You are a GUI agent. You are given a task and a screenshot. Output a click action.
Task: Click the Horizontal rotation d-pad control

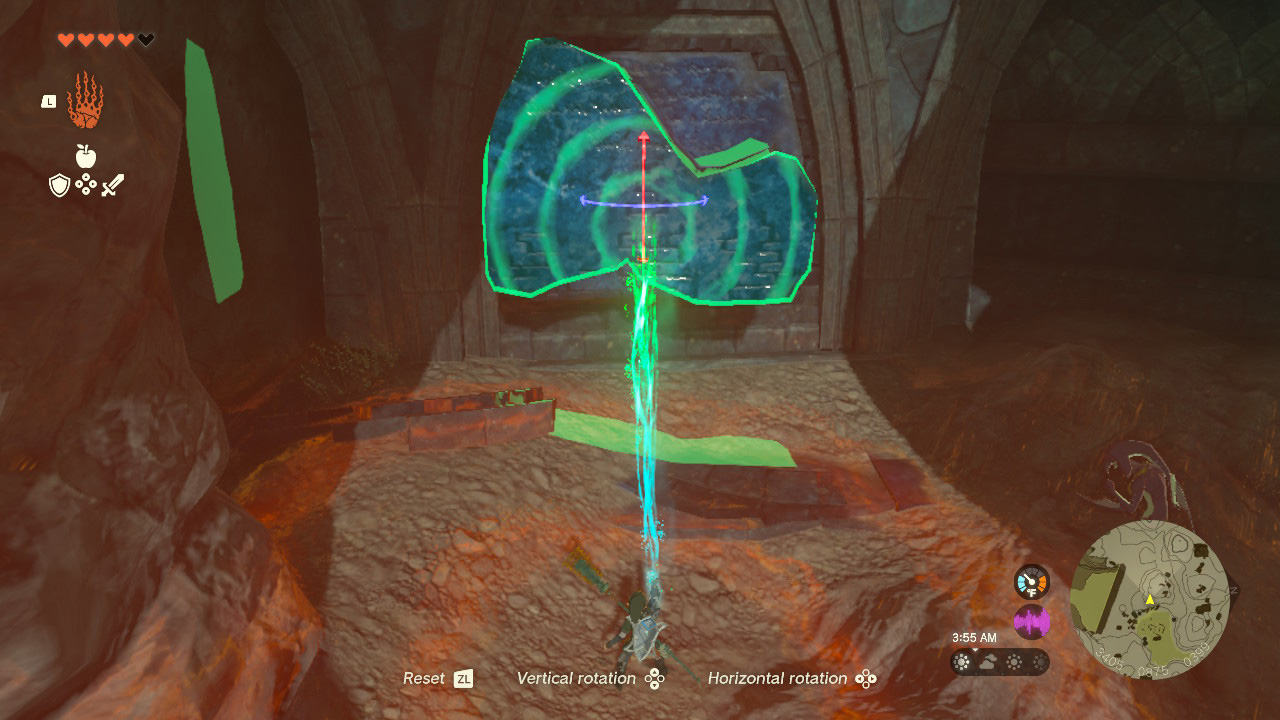click(864, 679)
